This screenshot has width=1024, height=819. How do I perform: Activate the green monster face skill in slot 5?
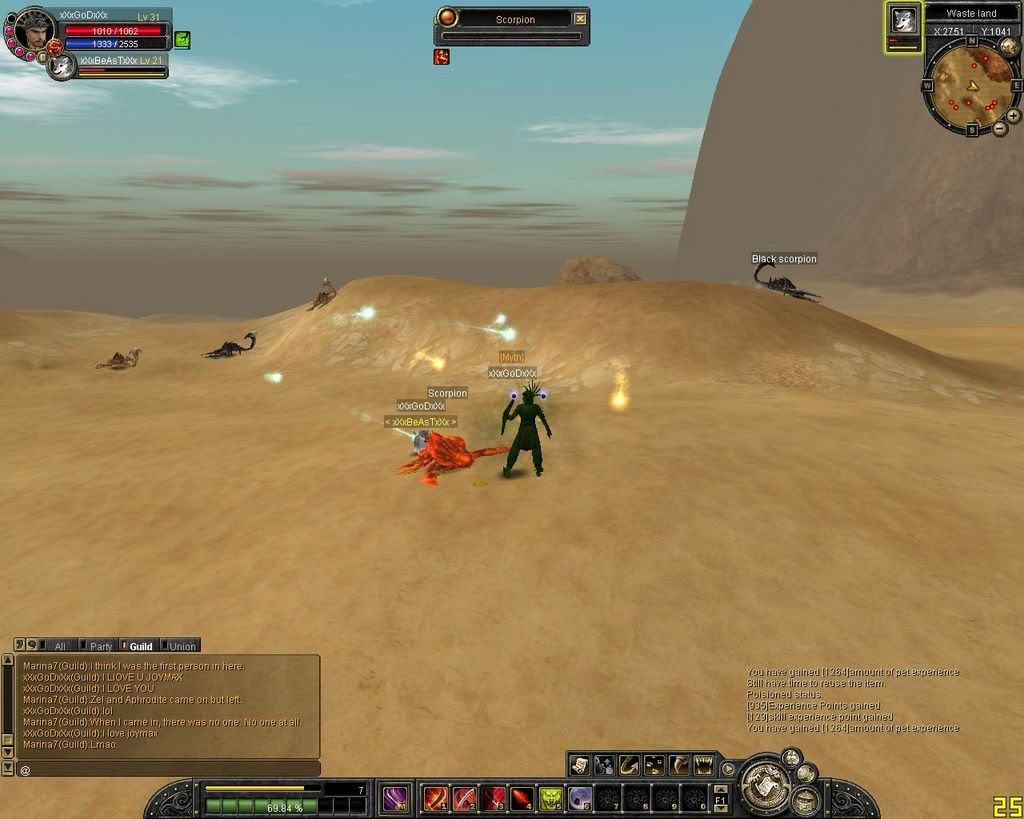coord(551,798)
